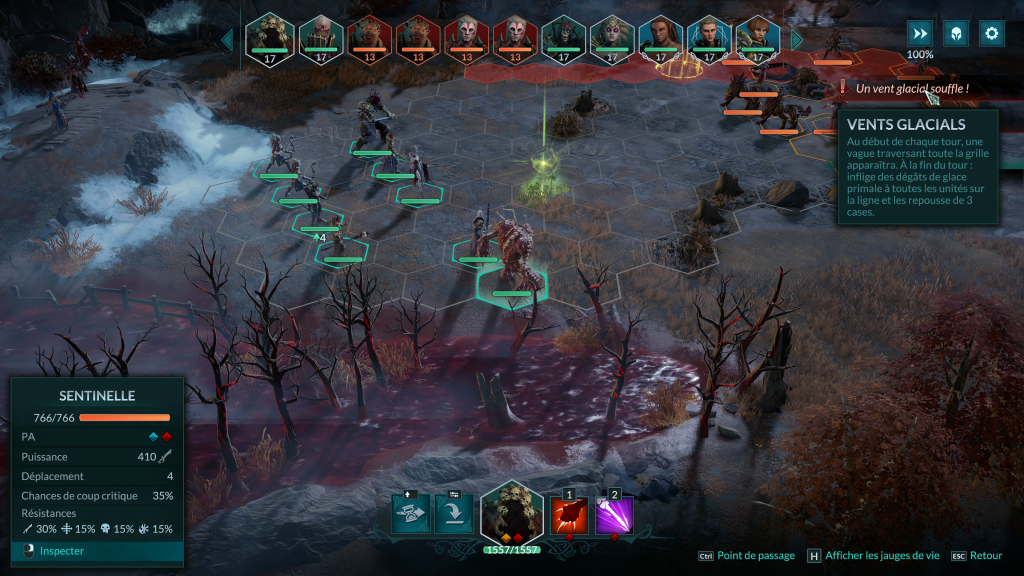The image size is (1024, 576).
Task: Open the helmet icon menu
Action: 956,33
